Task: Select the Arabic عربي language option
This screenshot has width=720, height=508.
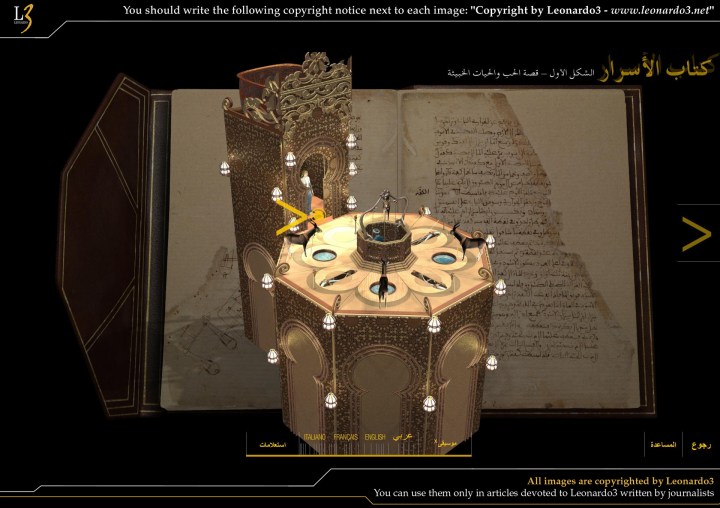Action: point(402,437)
